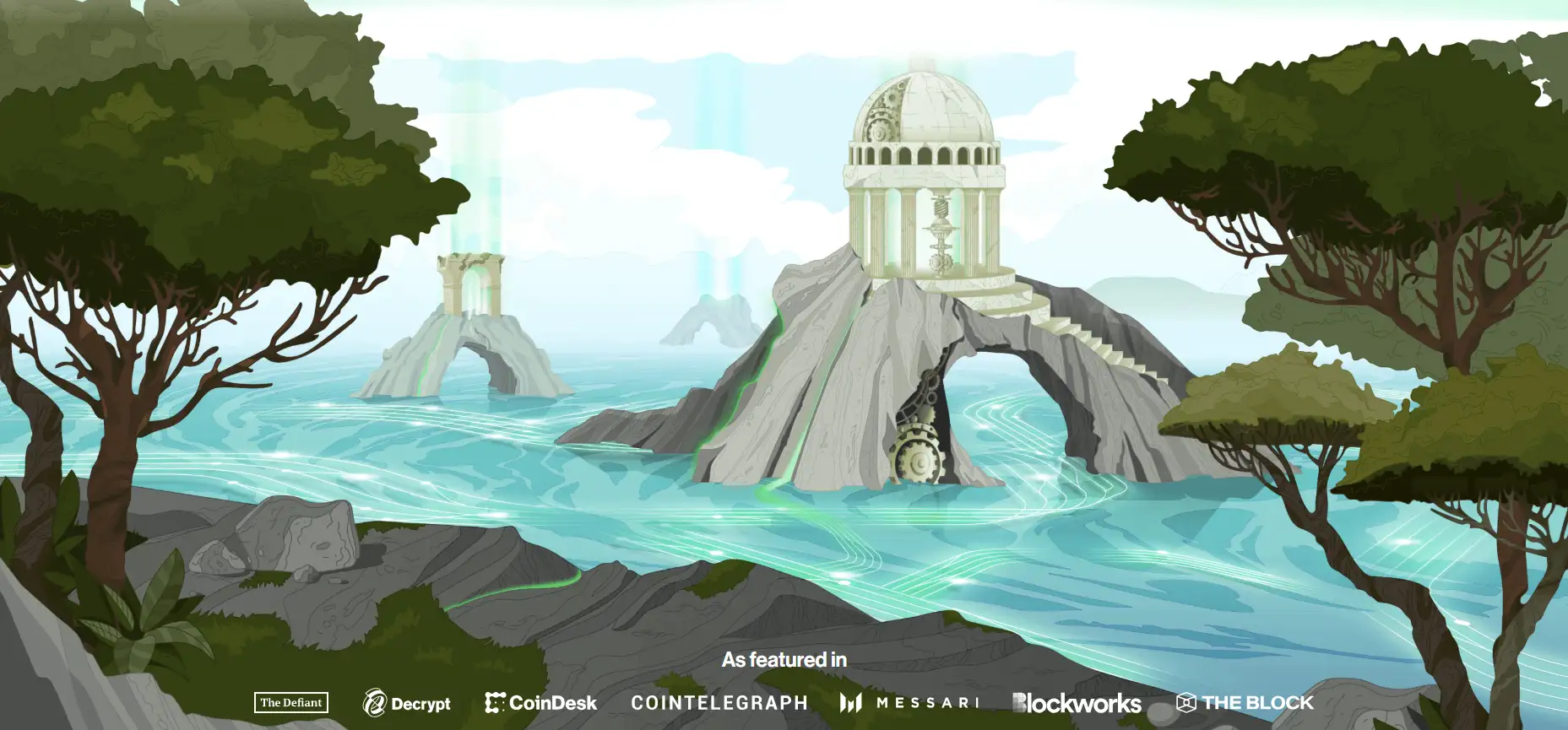
Task: Open The Defiant feature logo
Action: 291,702
